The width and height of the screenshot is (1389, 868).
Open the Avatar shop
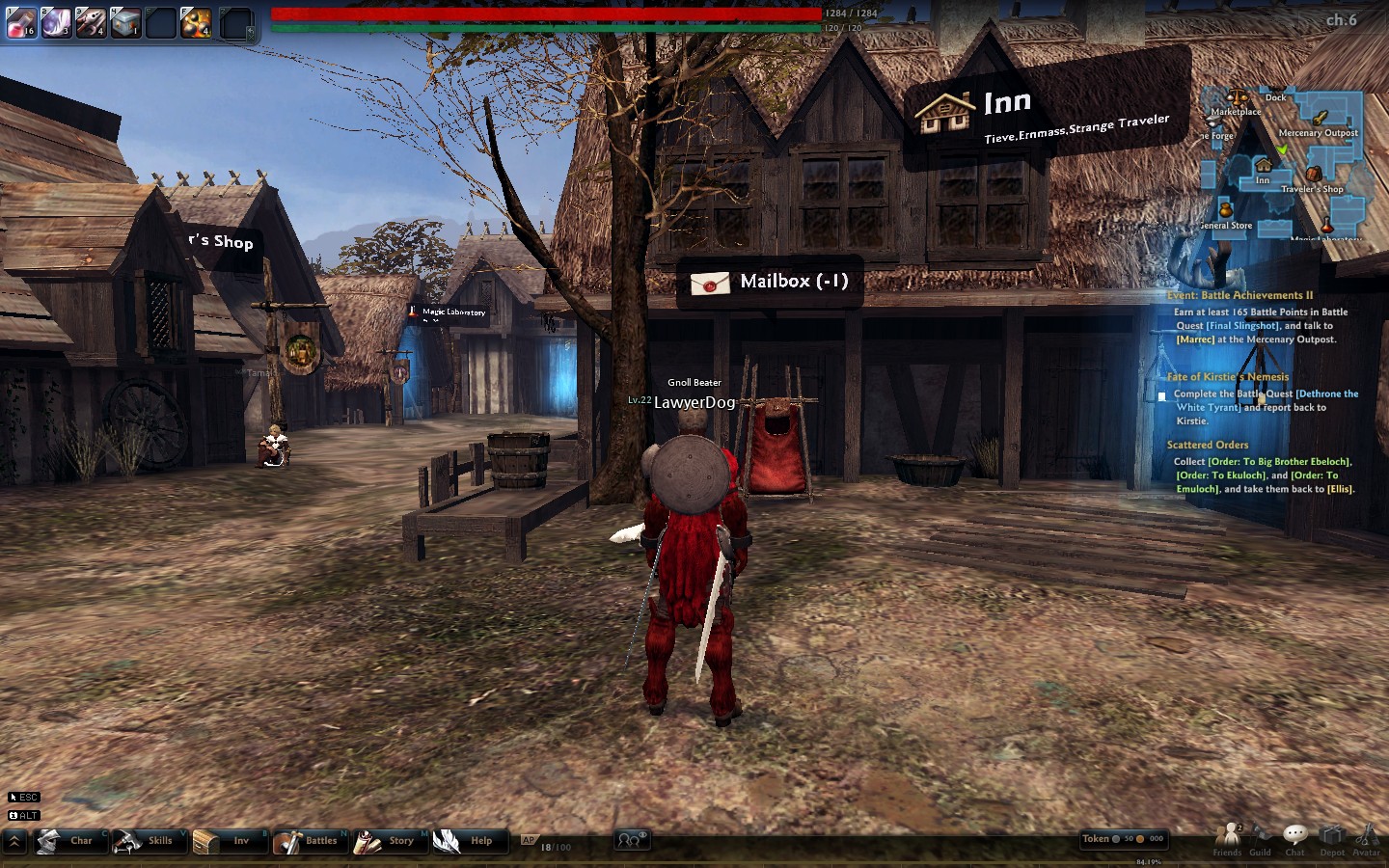click(x=1366, y=838)
